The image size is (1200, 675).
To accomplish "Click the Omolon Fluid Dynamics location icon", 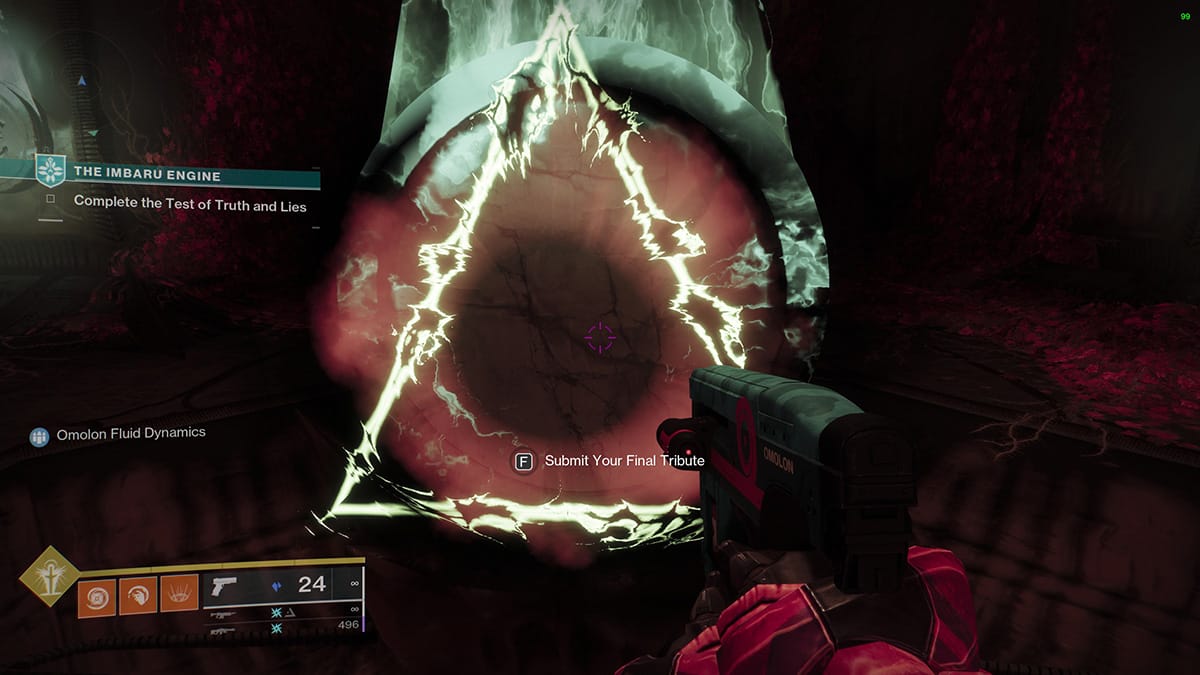I will coord(39,436).
